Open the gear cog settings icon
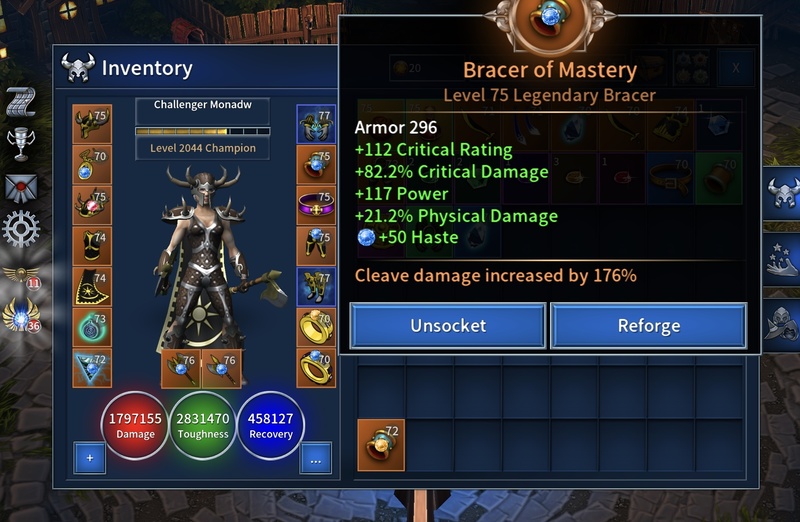 click(x=21, y=229)
